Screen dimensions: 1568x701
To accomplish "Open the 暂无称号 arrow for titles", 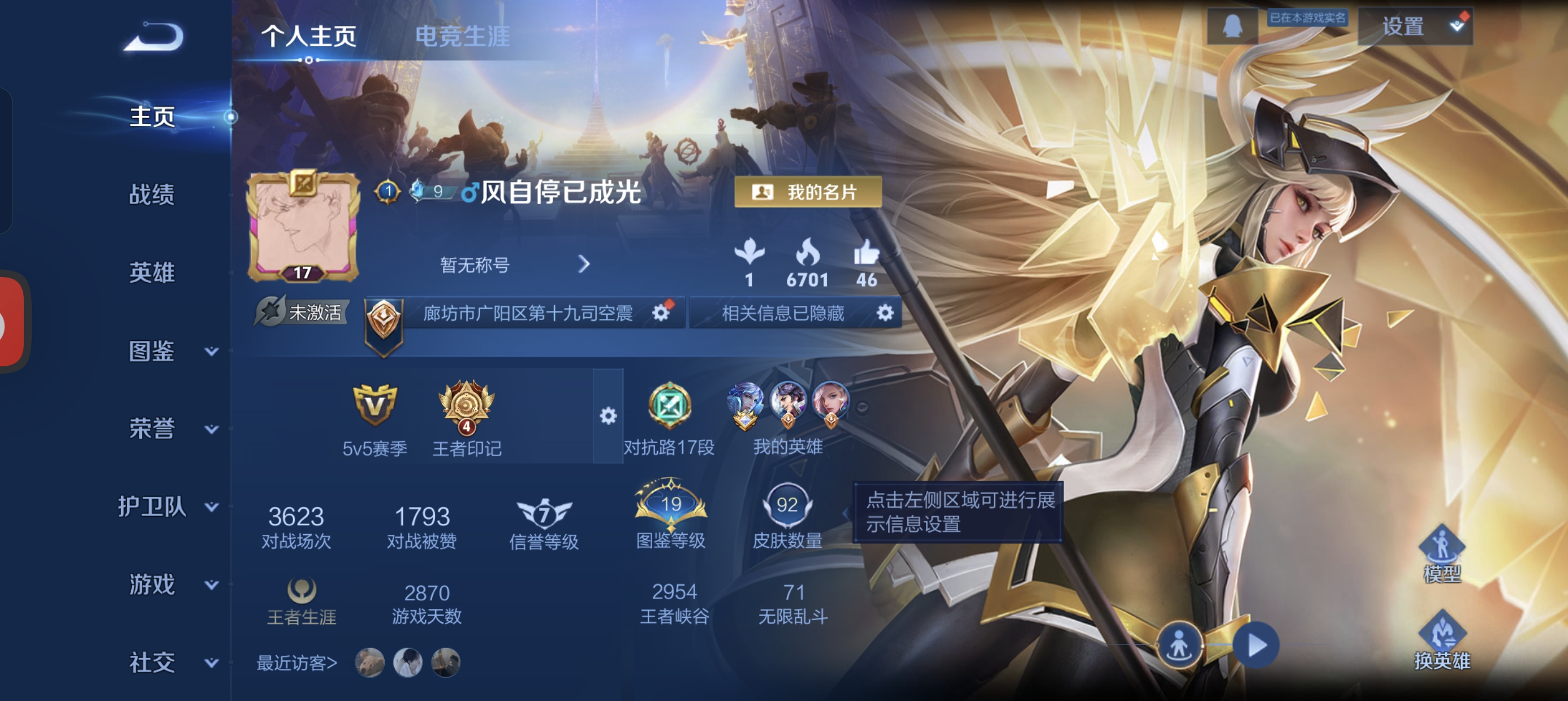I will coord(585,264).
